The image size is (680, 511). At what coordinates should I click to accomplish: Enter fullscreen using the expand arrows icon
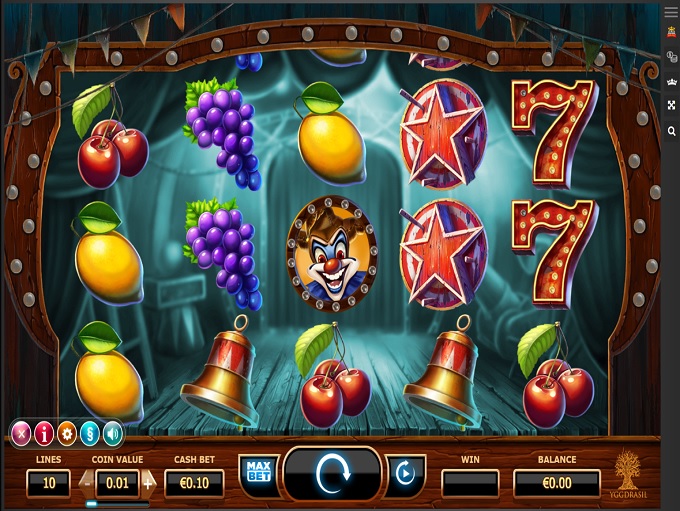tap(671, 106)
